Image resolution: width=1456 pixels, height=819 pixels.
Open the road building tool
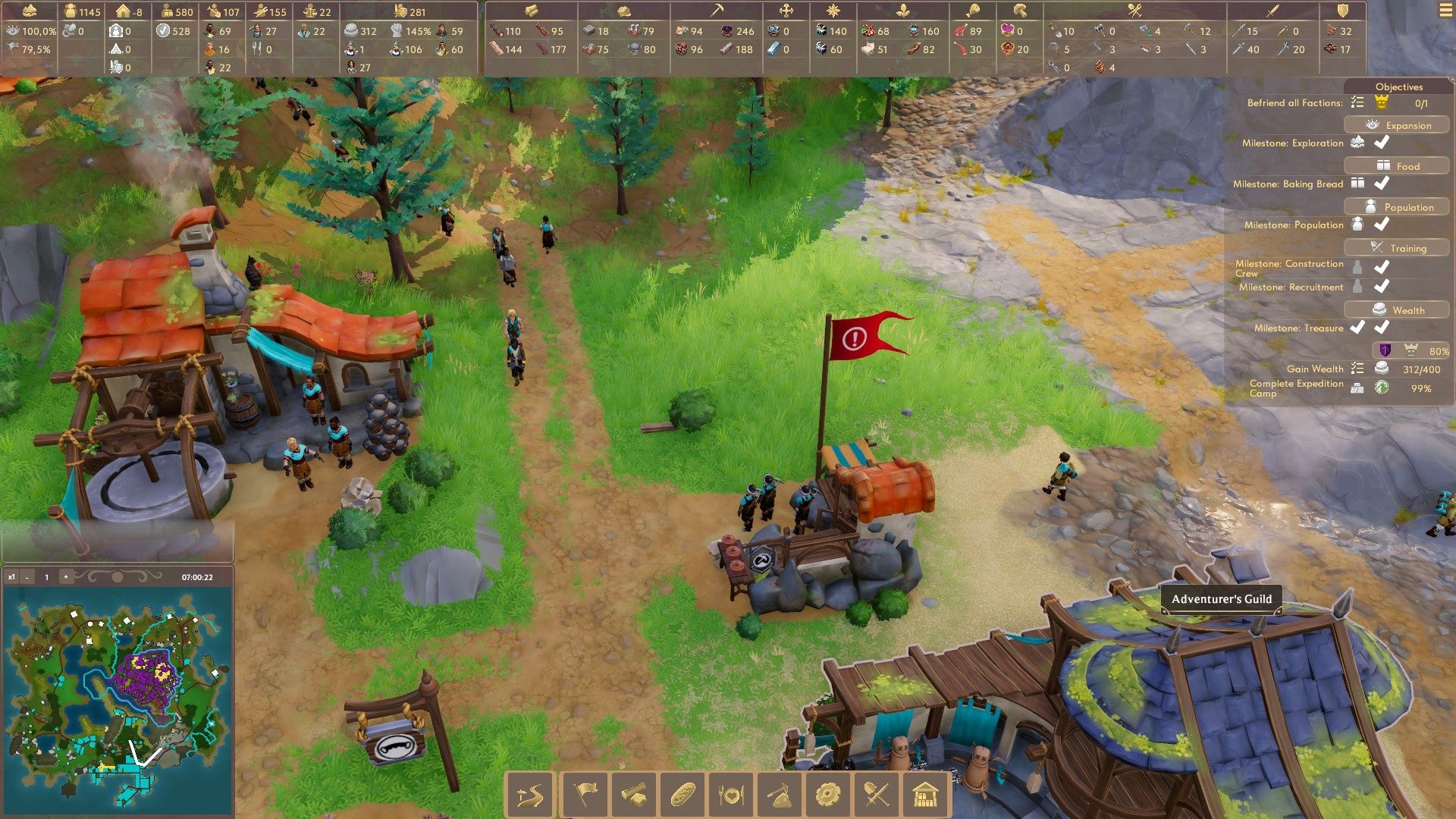(x=530, y=795)
